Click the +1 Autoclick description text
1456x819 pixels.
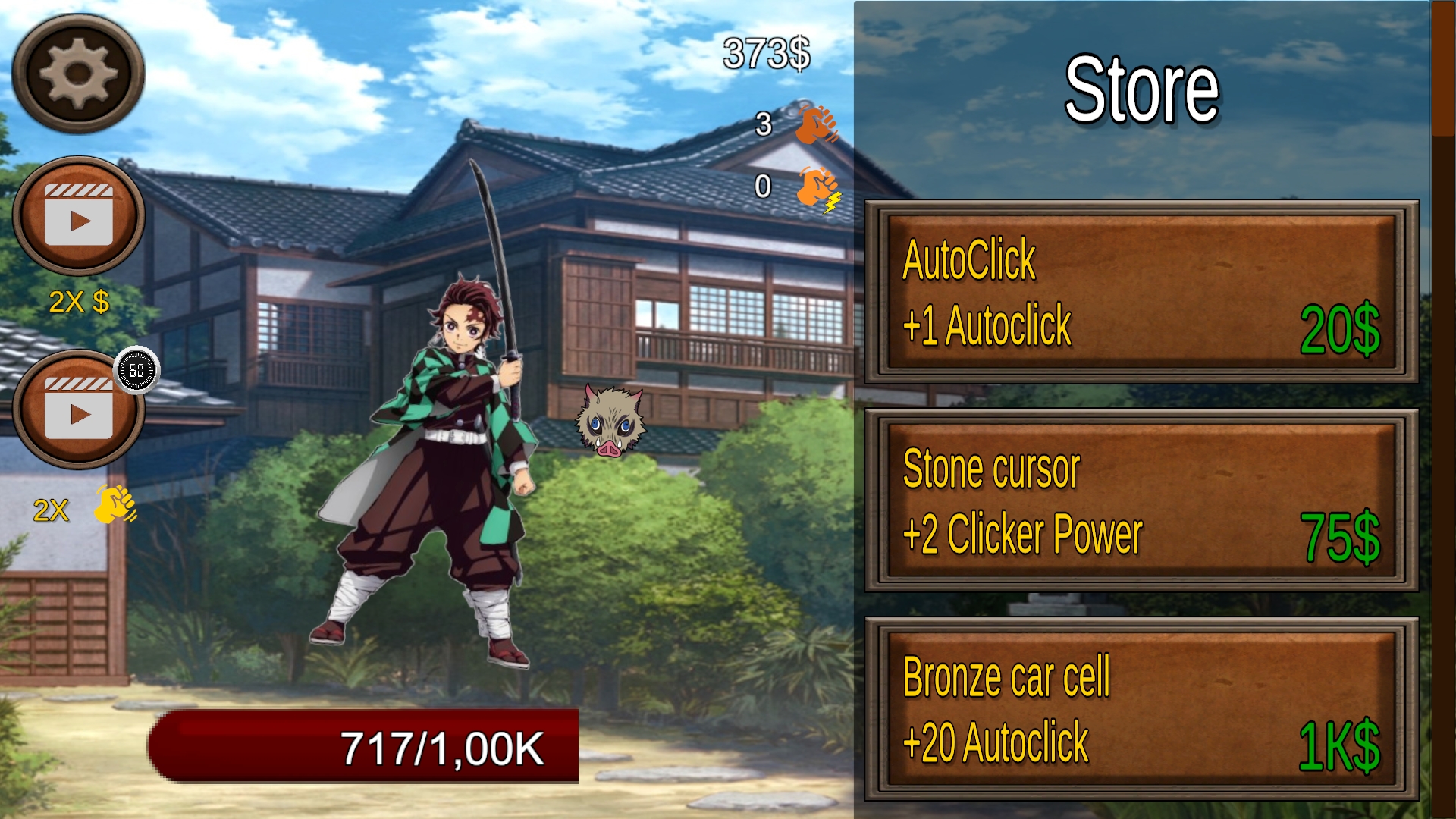coord(987,328)
